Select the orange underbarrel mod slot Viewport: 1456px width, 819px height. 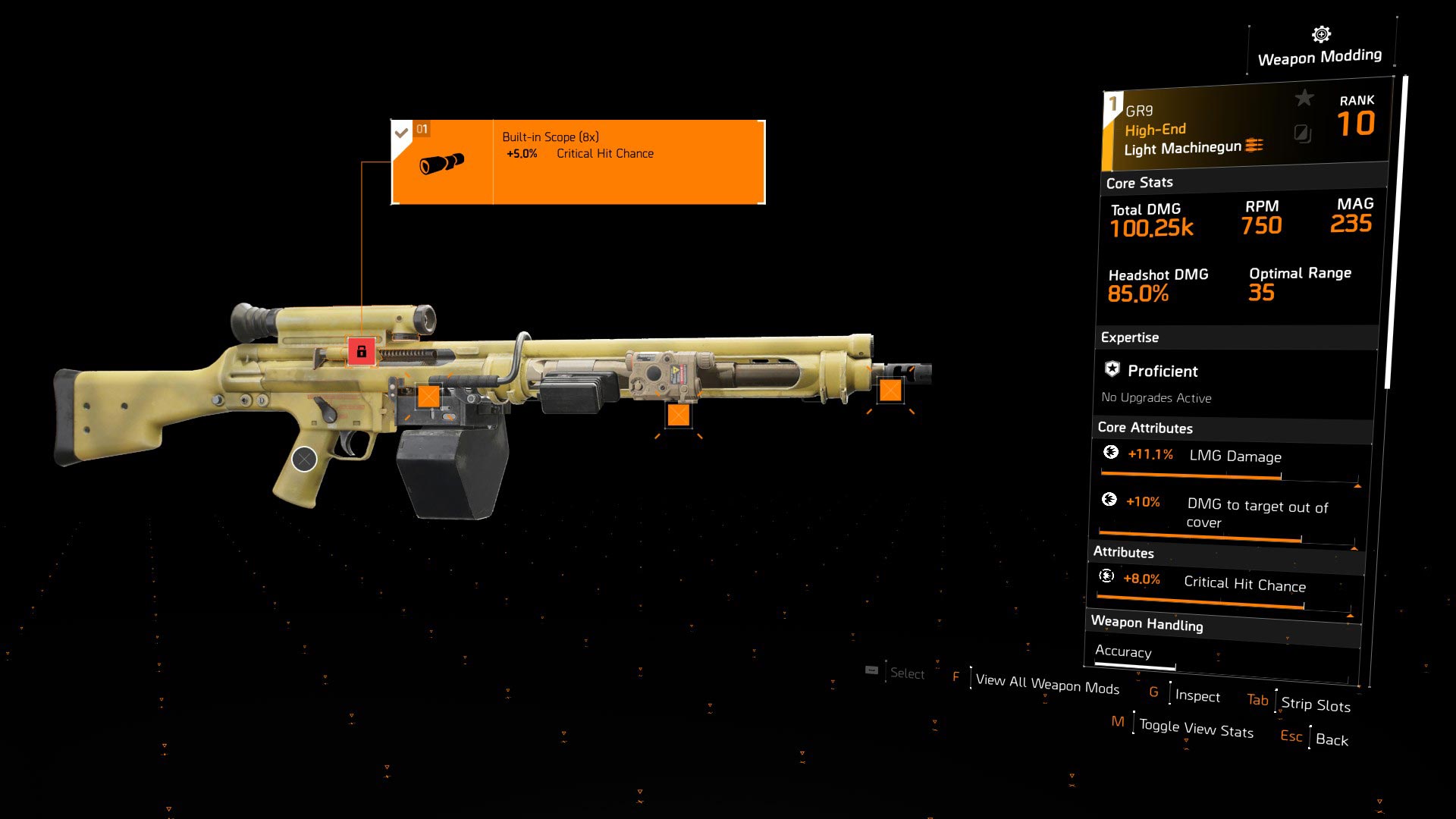click(x=678, y=415)
